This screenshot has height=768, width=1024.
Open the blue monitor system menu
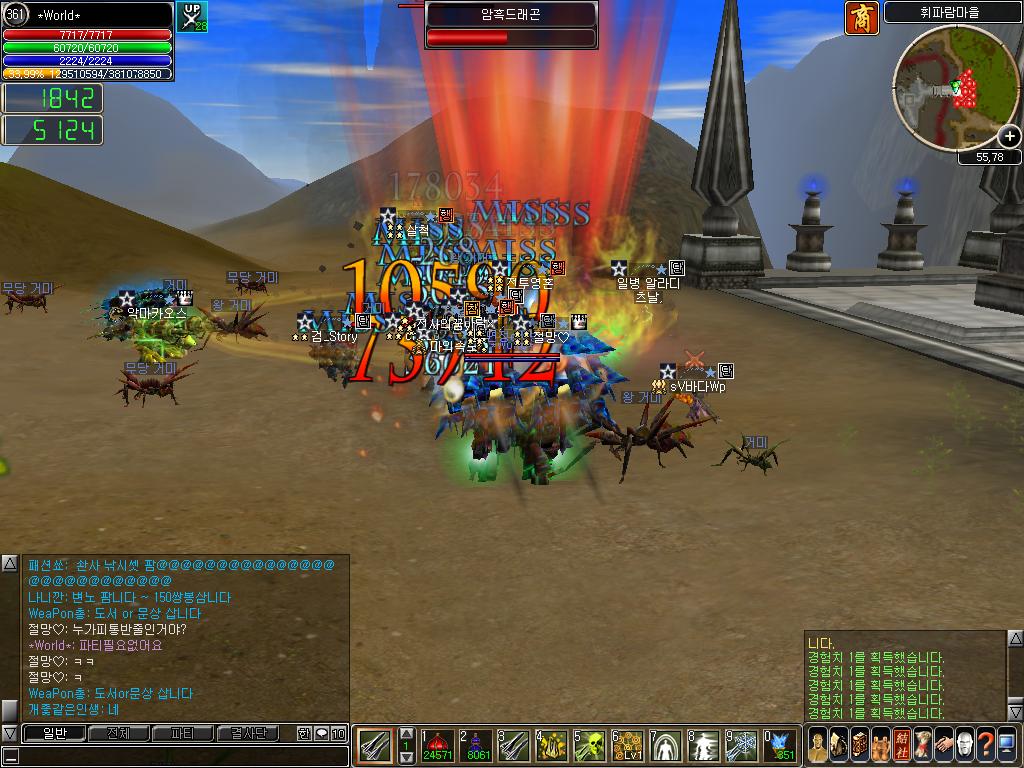pos(1006,745)
